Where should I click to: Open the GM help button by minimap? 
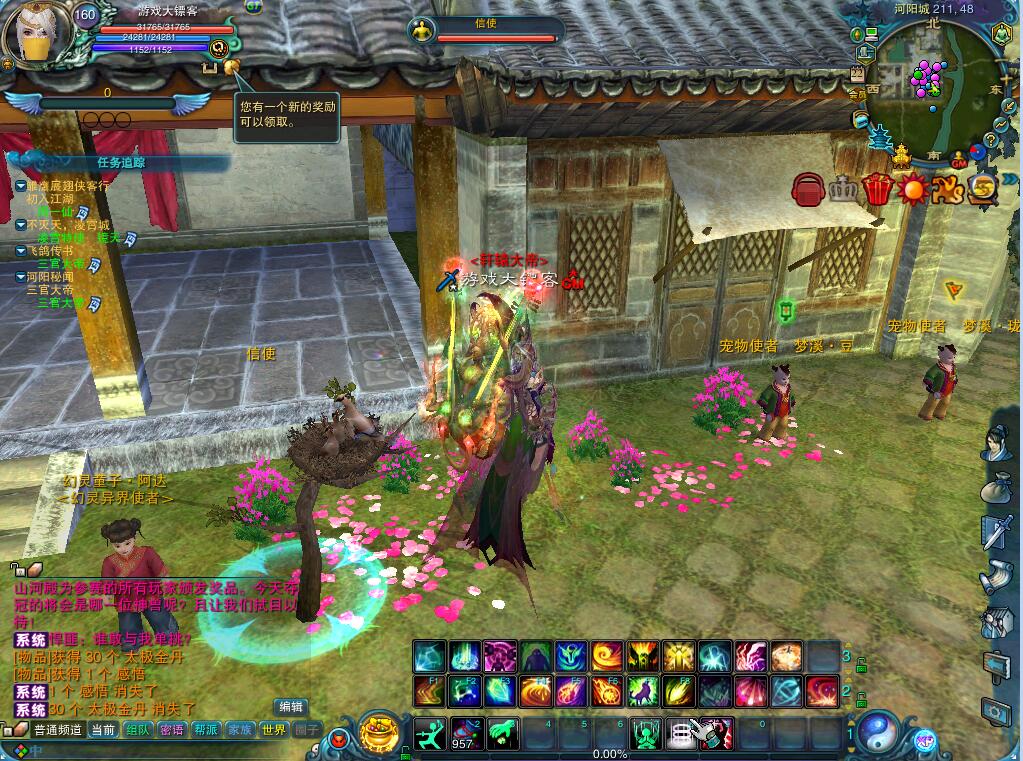pos(959,161)
